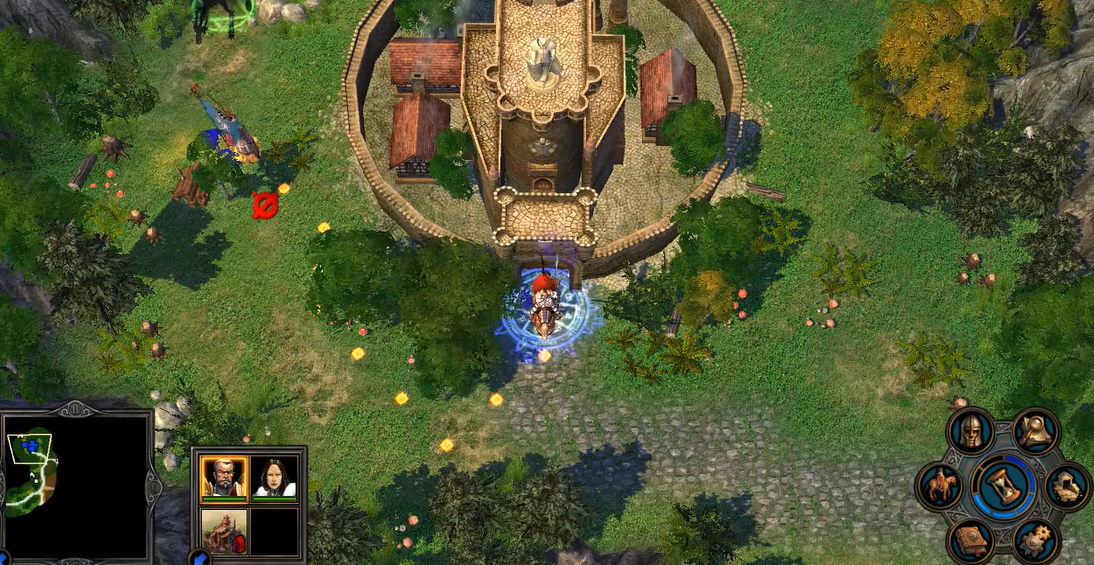This screenshot has height=565, width=1094.
Task: Open the spellbook icon
Action: (x=970, y=541)
